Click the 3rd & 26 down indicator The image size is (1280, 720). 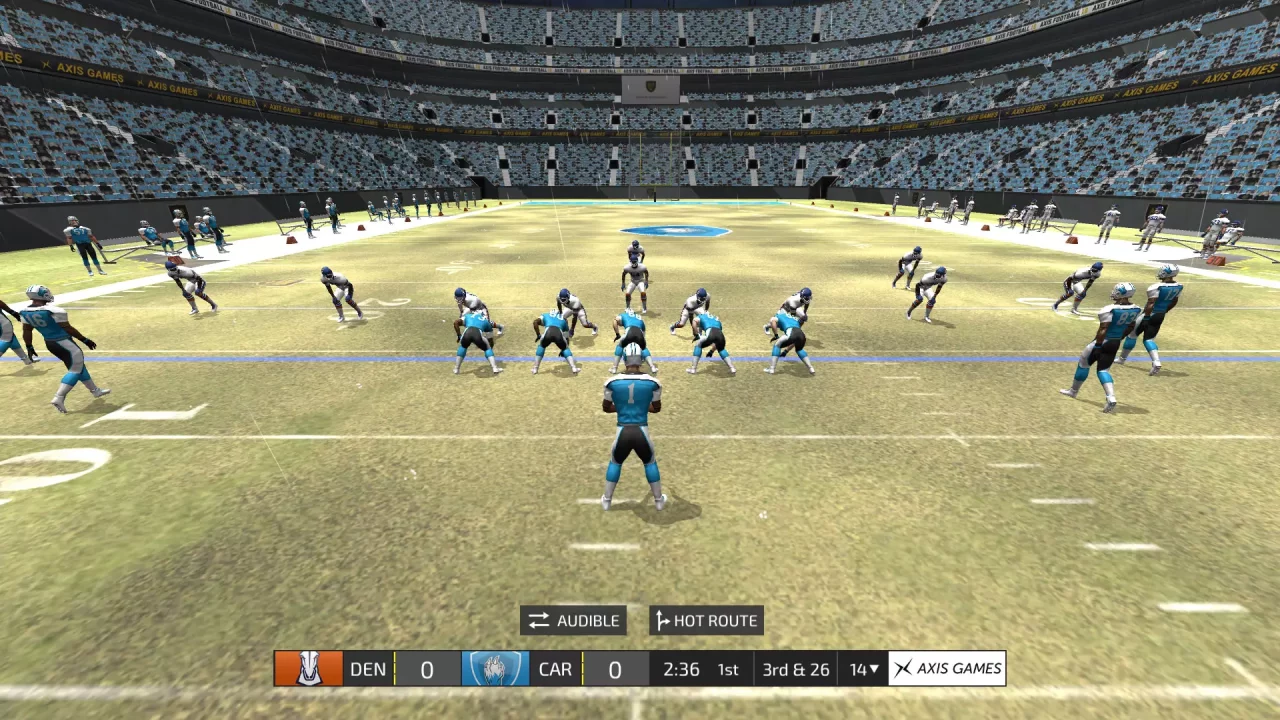[x=795, y=669]
